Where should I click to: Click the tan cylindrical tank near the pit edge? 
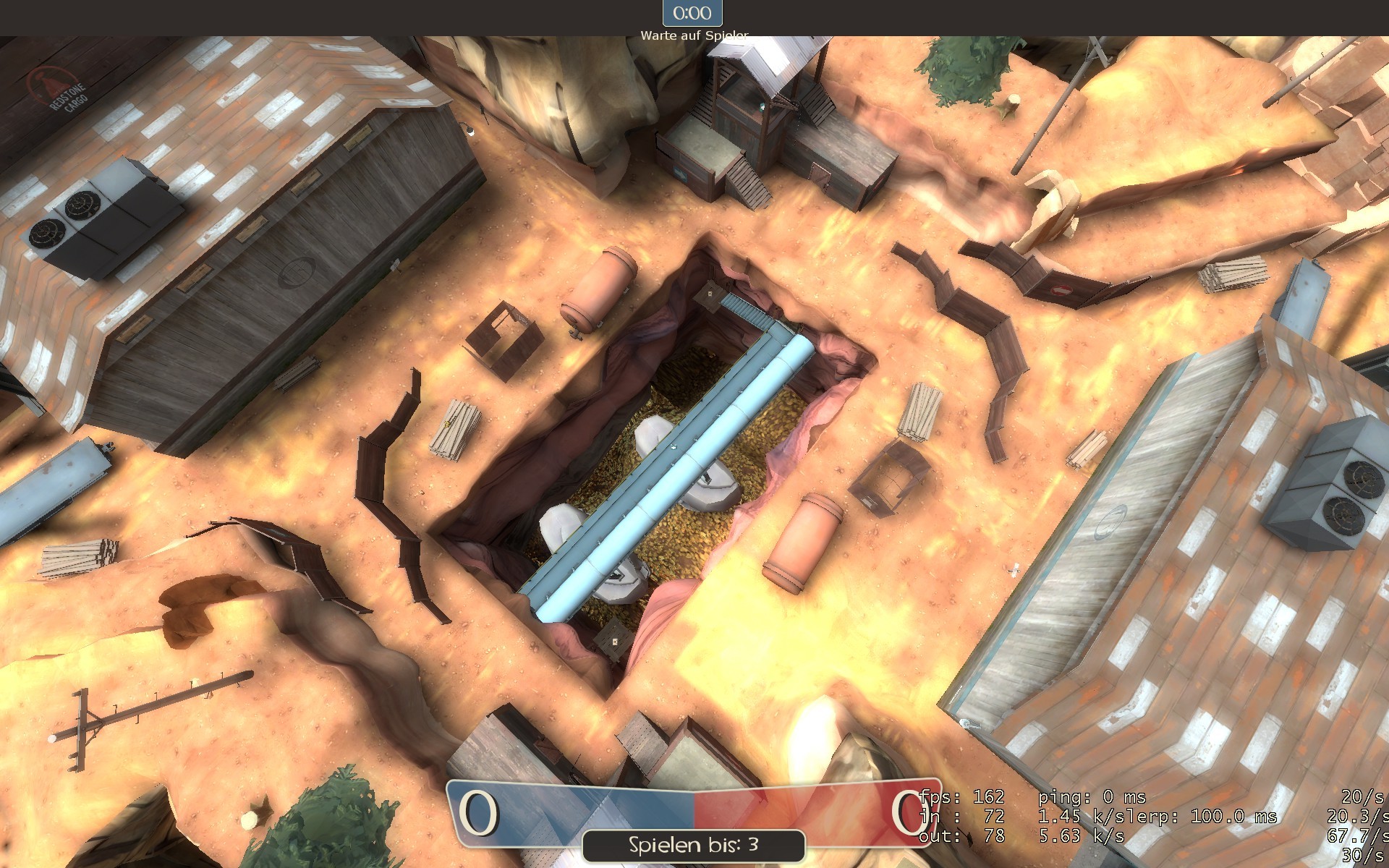pyautogui.click(x=599, y=287)
